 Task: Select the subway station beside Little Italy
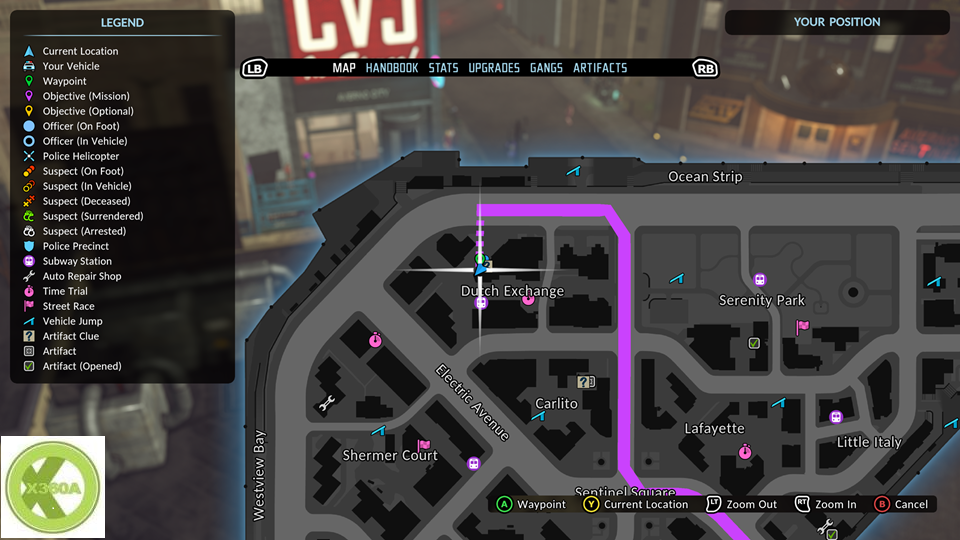[x=836, y=417]
